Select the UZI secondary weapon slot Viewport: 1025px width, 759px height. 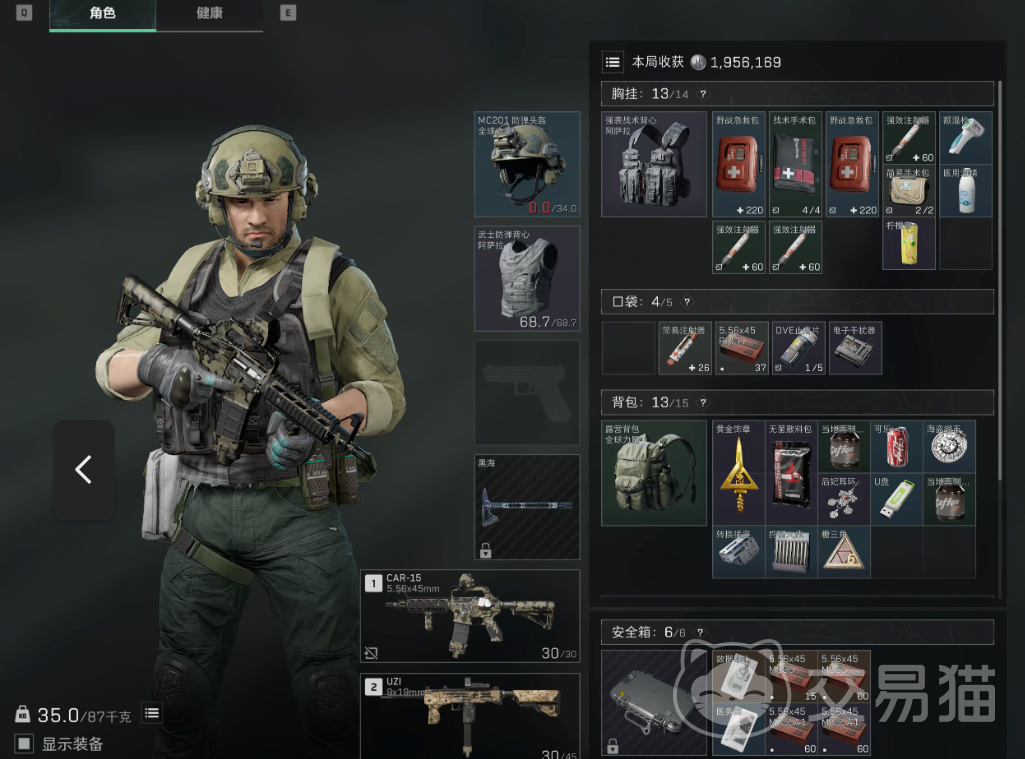coord(470,715)
